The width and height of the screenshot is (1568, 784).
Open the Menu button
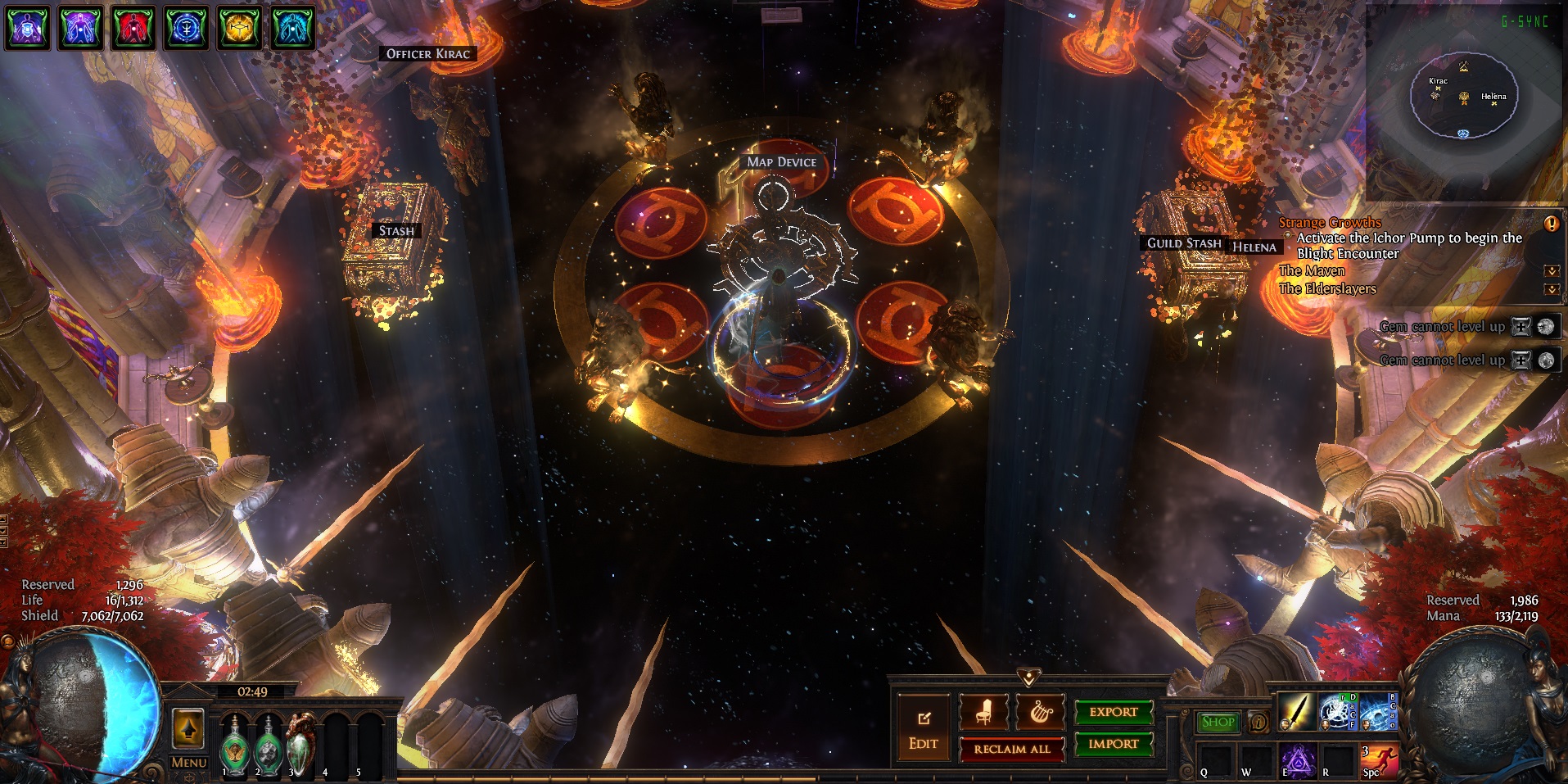tap(188, 762)
